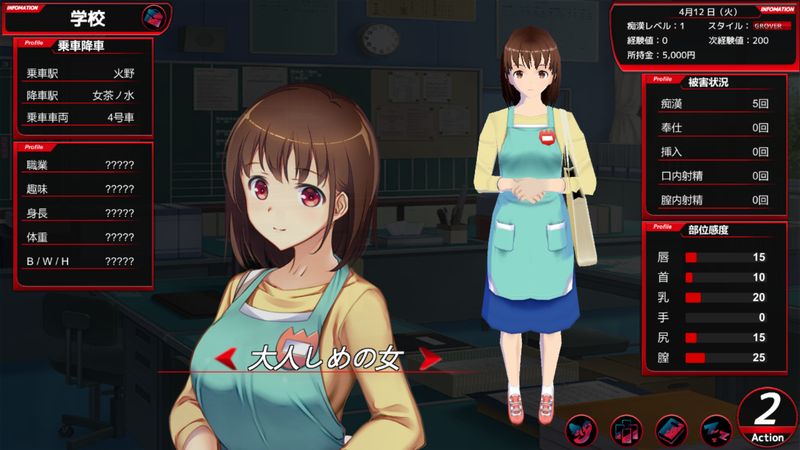Select the next character with right arrow
800x450 pixels.
click(429, 357)
